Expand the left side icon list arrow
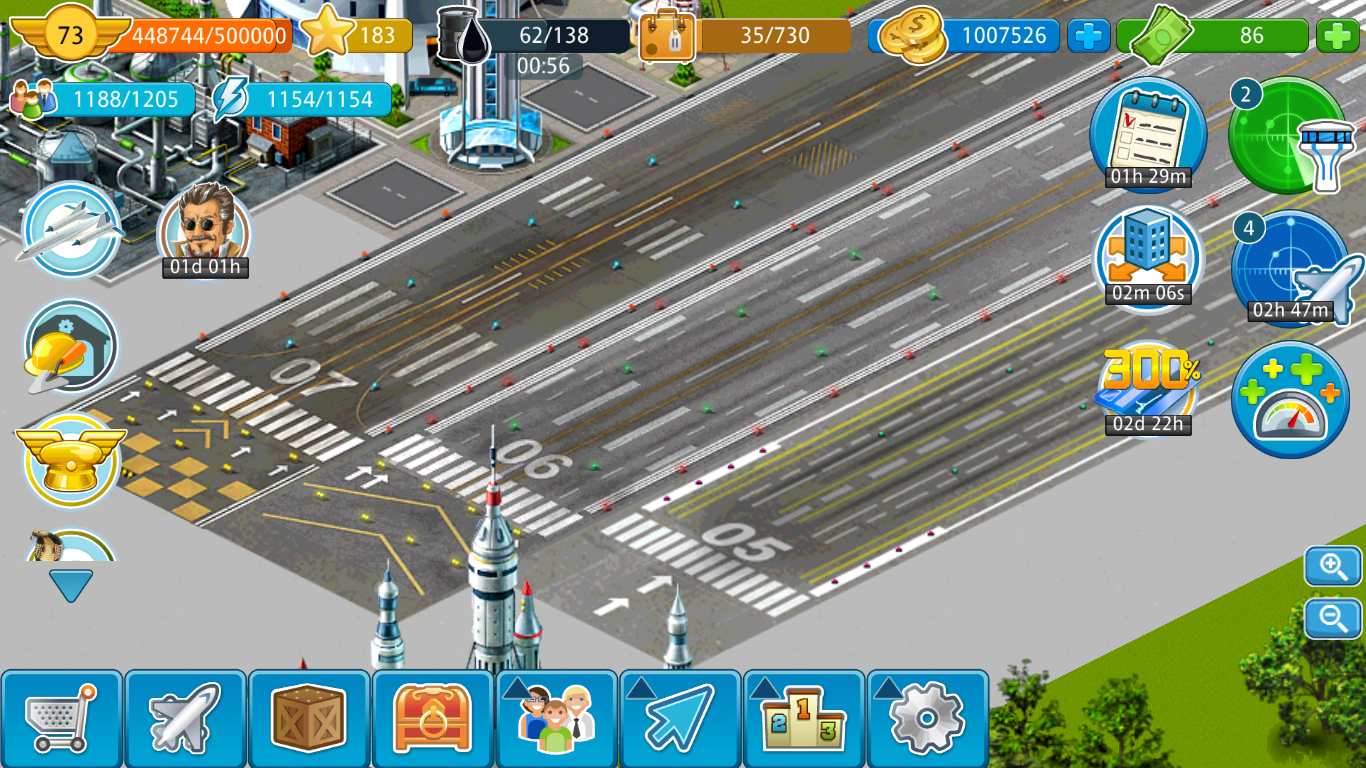Viewport: 1366px width, 768px height. tap(71, 585)
